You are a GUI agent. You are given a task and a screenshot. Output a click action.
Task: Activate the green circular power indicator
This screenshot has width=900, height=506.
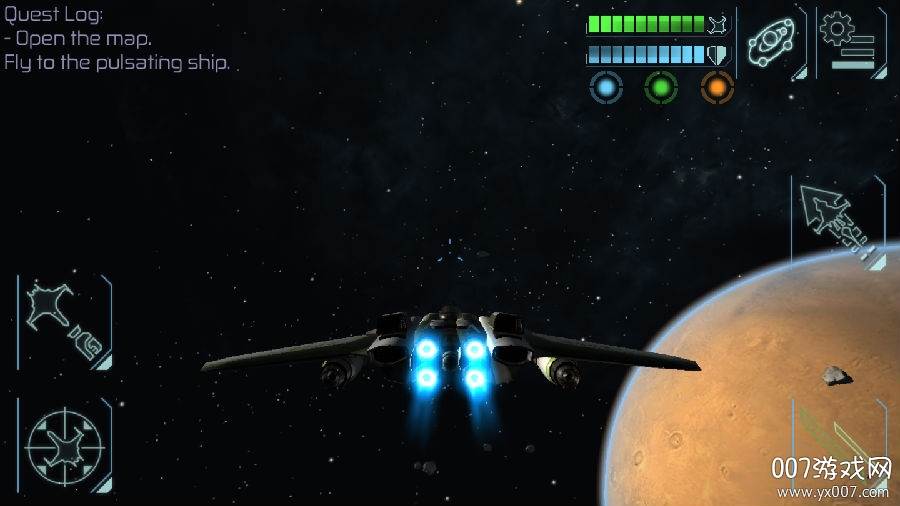[661, 88]
